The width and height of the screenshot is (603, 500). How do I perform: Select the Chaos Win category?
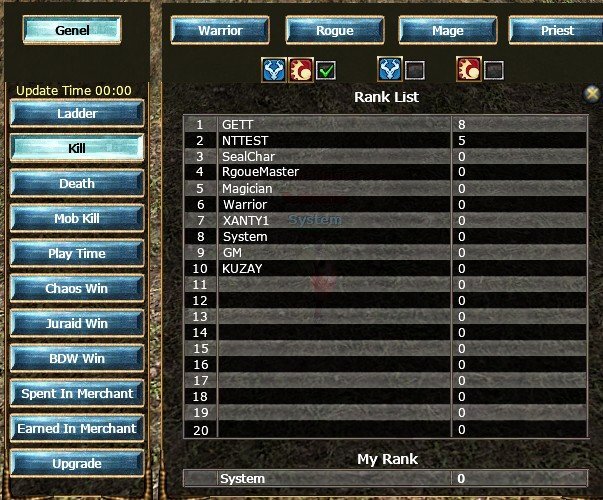(x=77, y=289)
